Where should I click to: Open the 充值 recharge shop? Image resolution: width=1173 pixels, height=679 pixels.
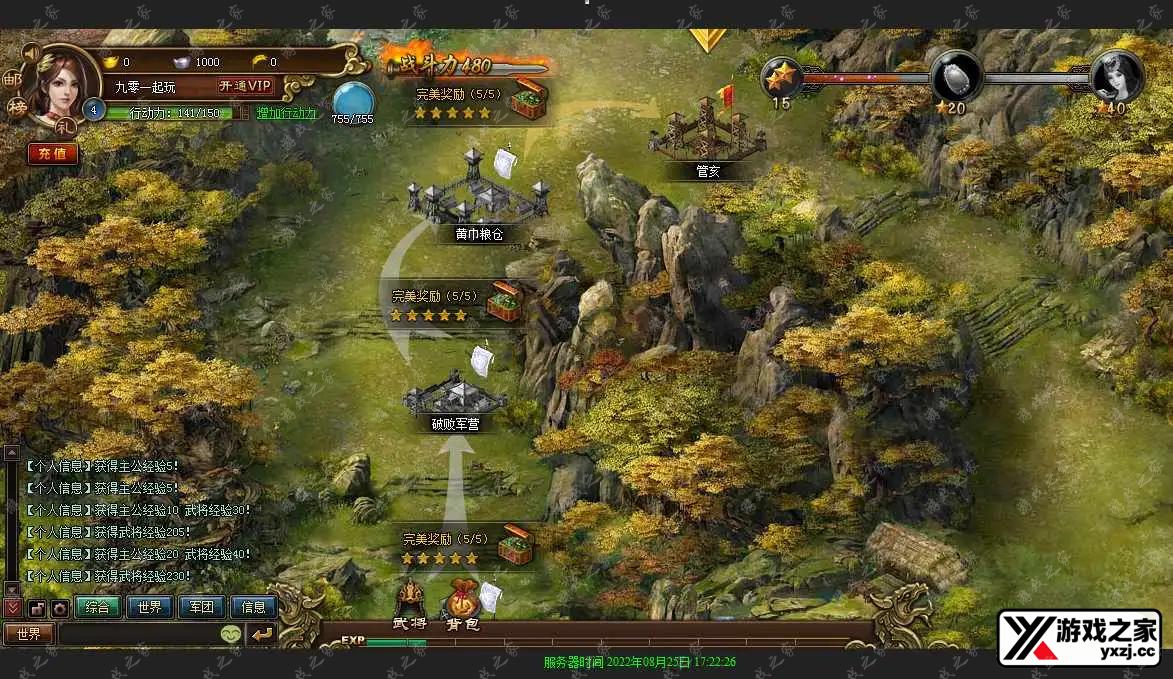[x=52, y=153]
